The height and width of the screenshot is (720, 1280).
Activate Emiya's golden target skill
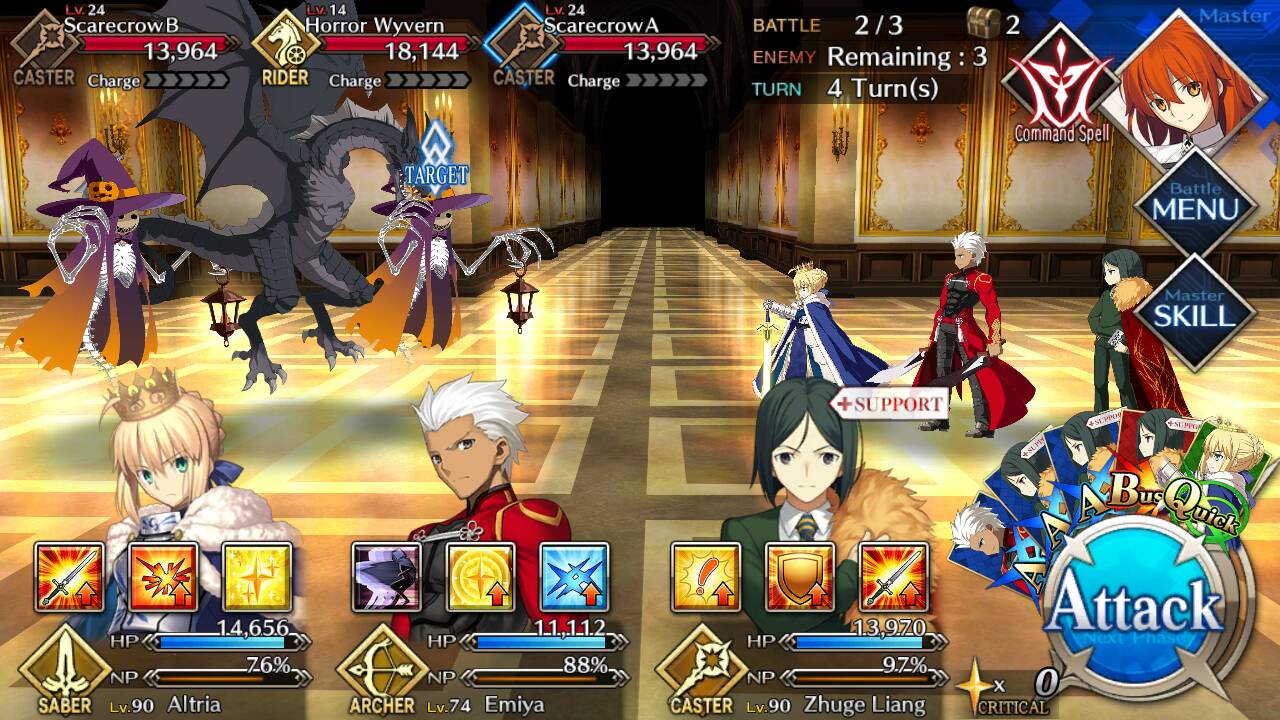[480, 577]
